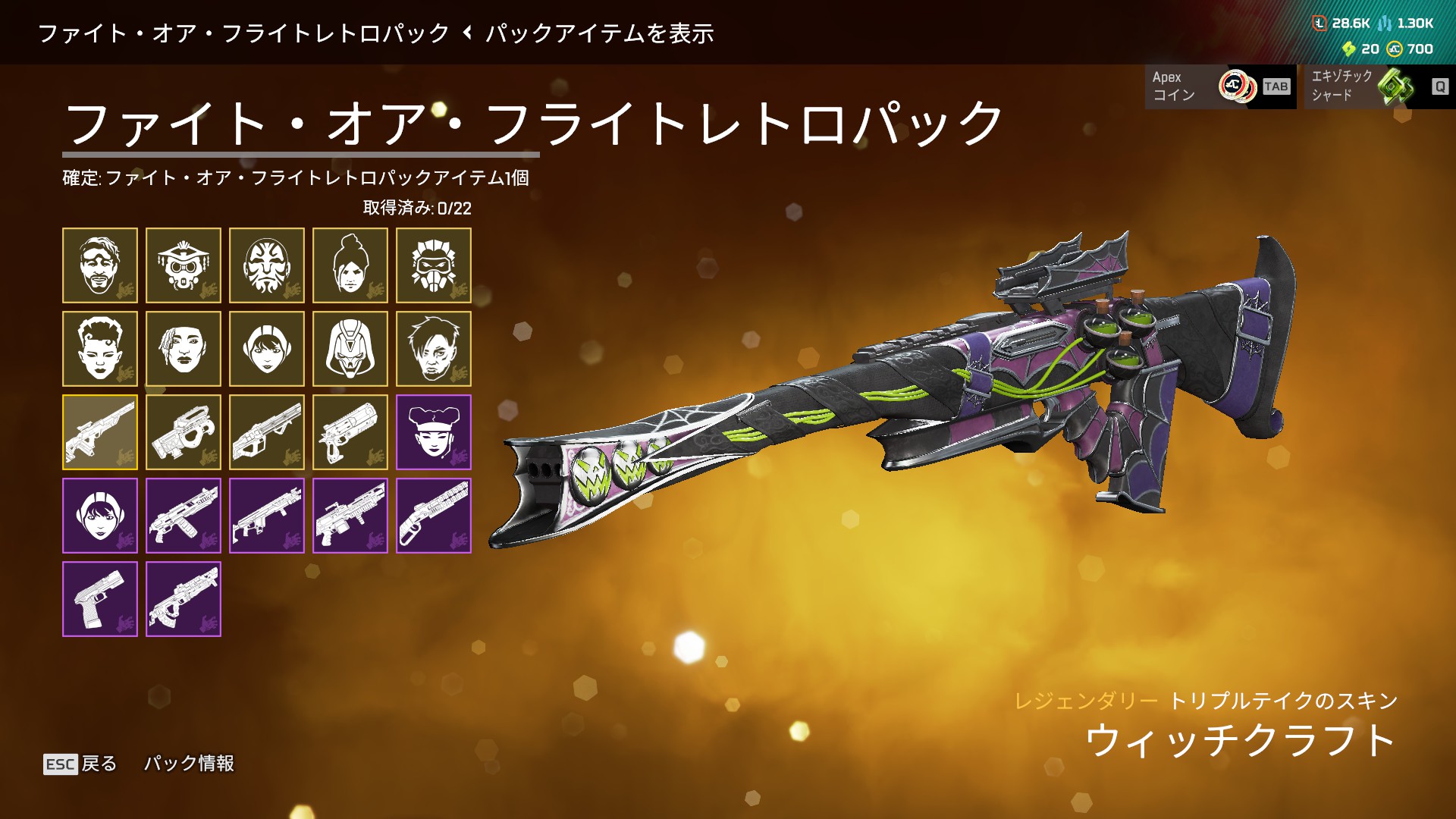This screenshot has height=819, width=1456.
Task: Select the highlighted Triple Take skin tile
Action: pos(100,432)
